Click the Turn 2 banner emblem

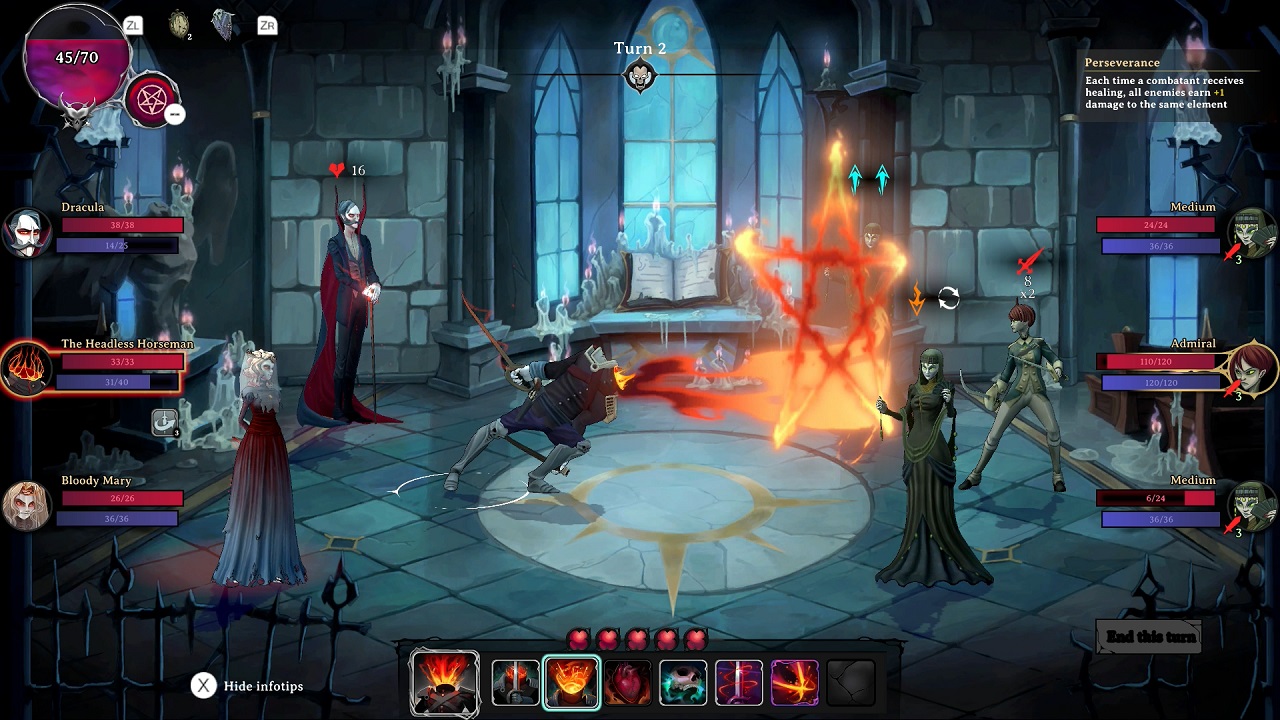click(x=639, y=75)
